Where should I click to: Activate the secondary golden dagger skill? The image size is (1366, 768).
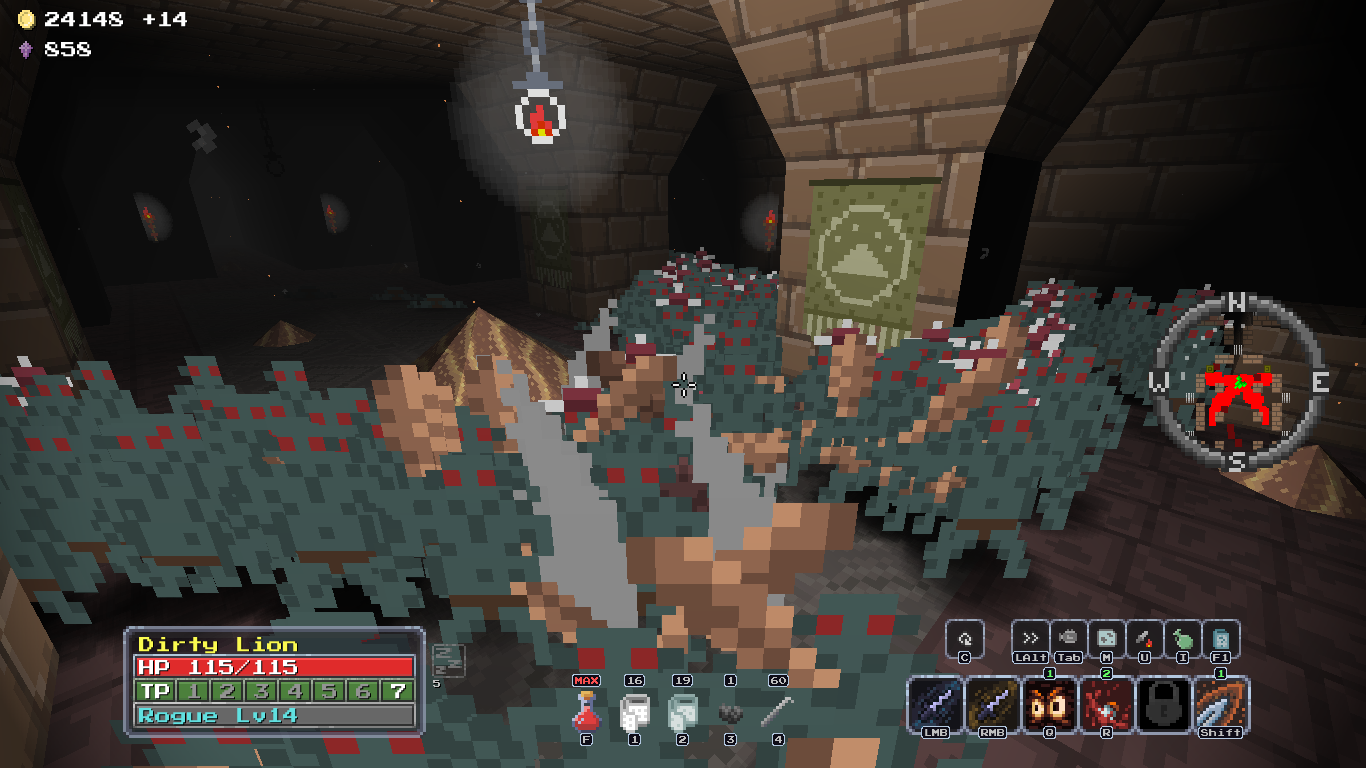tap(993, 704)
